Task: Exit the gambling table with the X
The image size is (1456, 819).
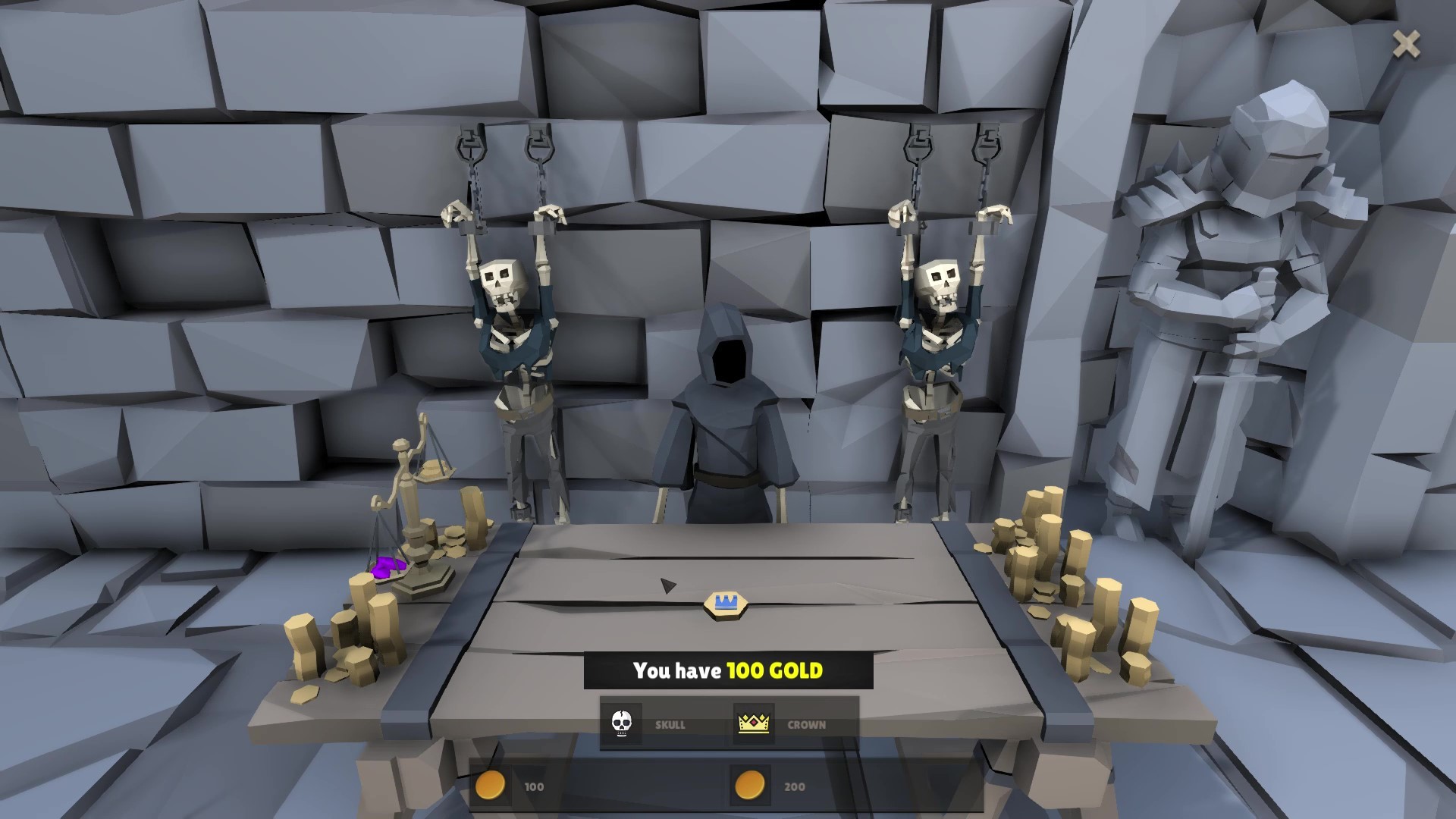Action: click(x=1407, y=44)
